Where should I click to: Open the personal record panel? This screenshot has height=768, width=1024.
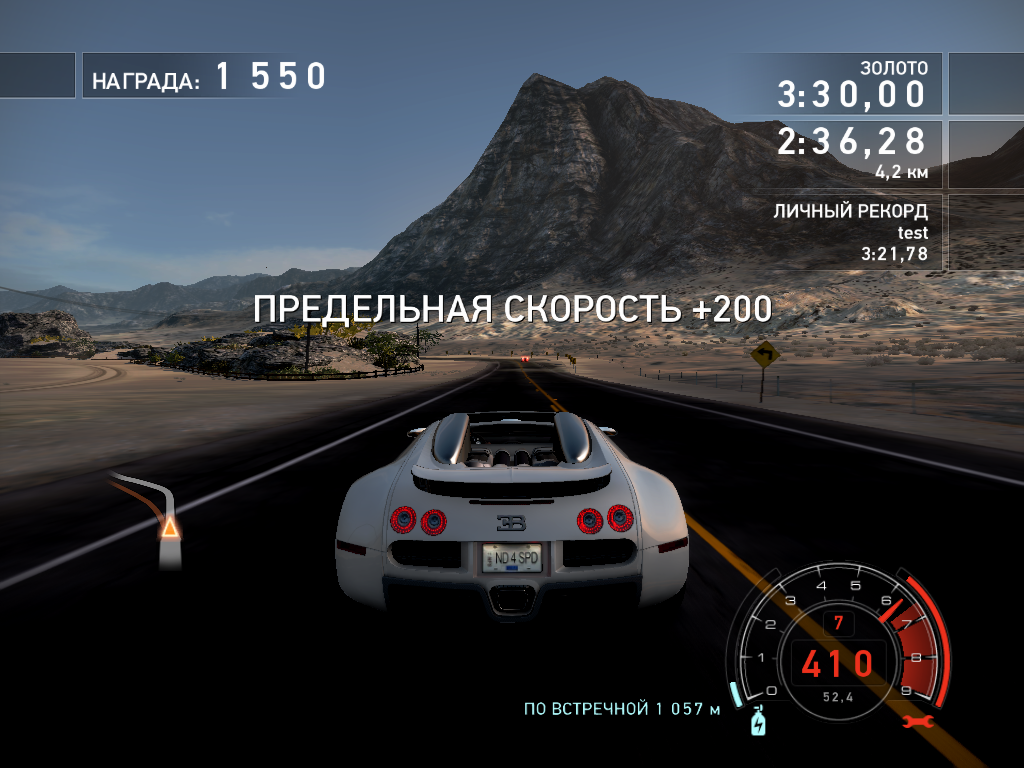[849, 232]
